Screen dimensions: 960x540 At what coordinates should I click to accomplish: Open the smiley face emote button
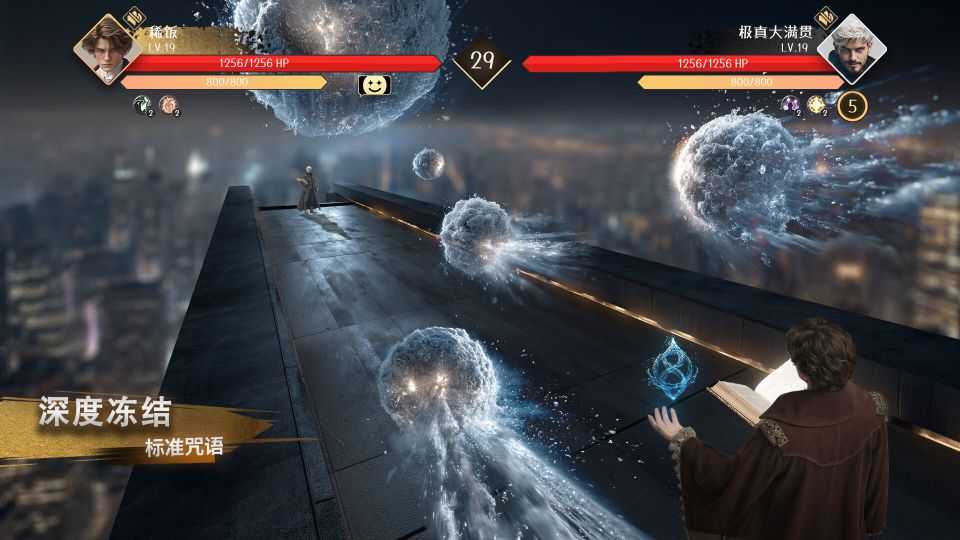click(374, 85)
